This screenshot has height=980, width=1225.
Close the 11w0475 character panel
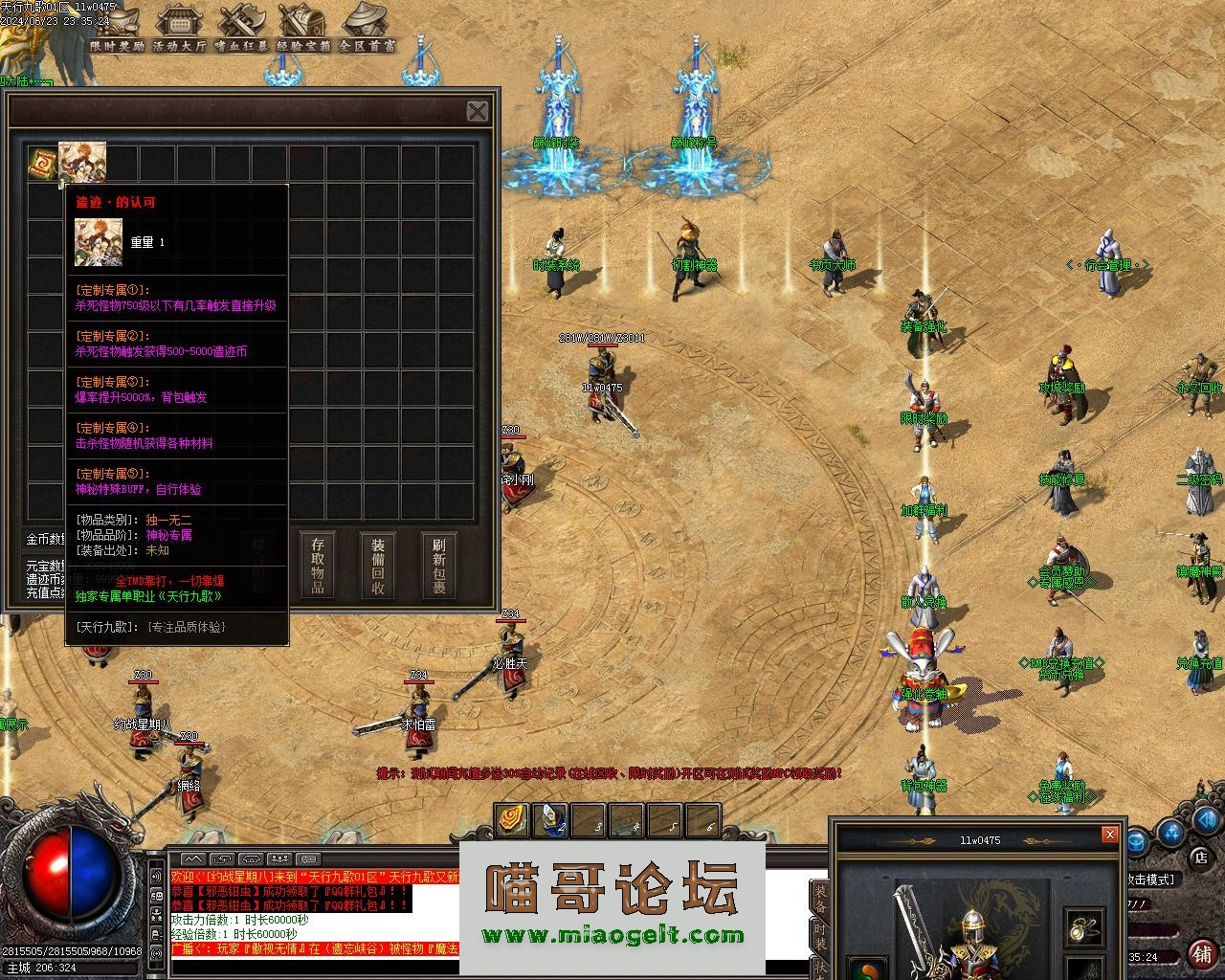pos(1109,835)
